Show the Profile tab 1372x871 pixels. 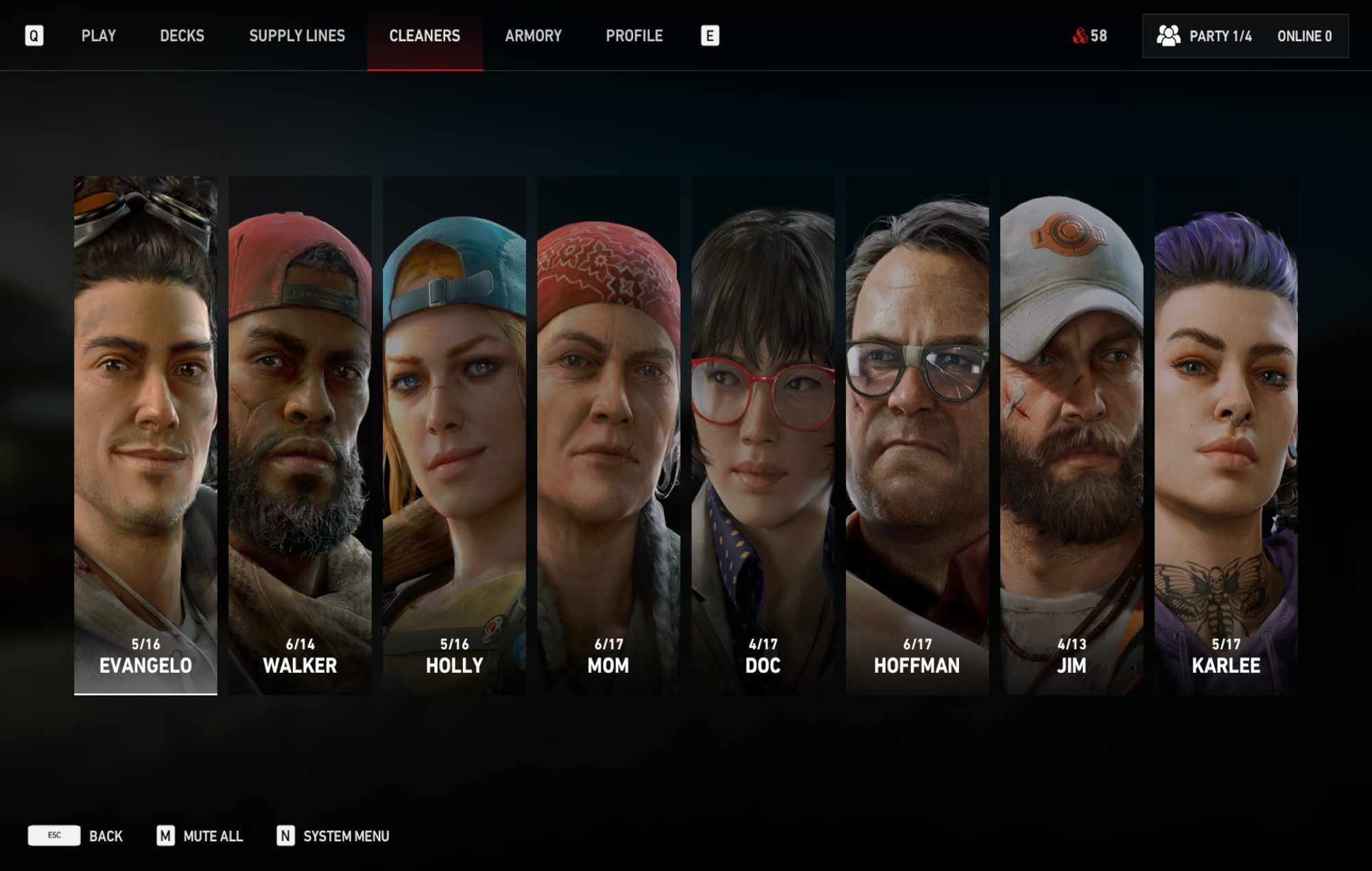click(634, 36)
